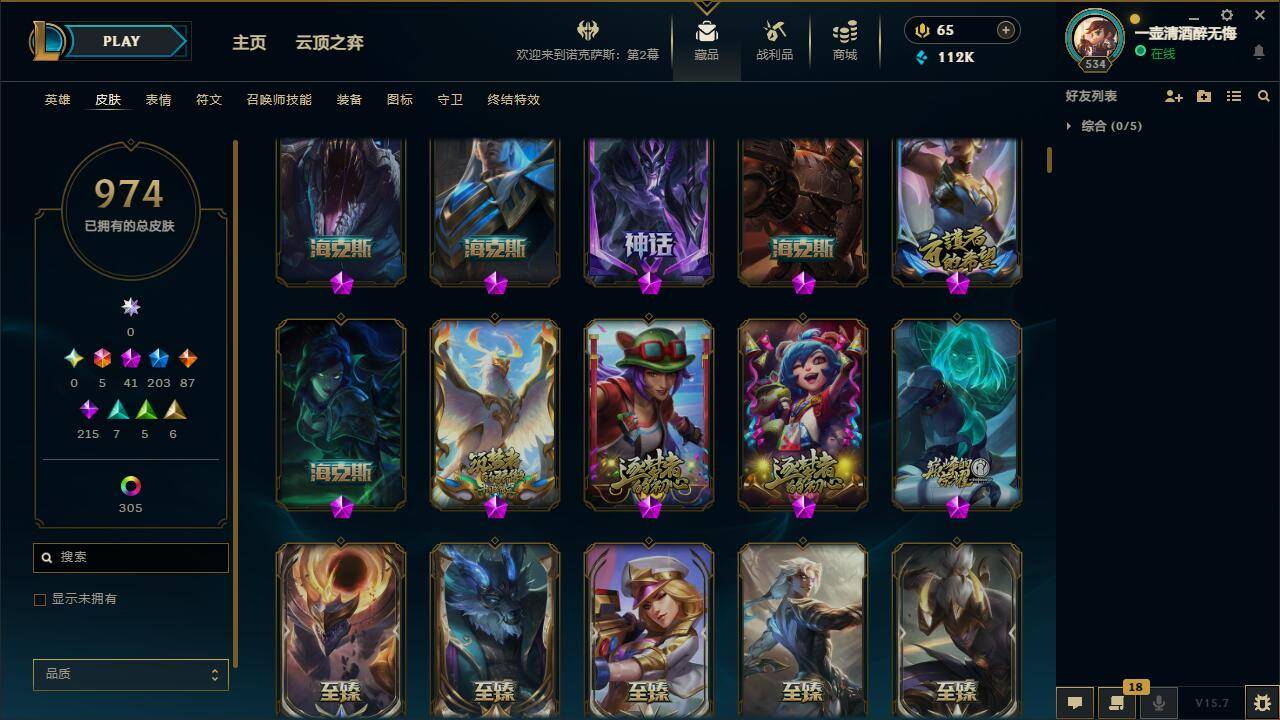Viewport: 1280px width, 720px height.
Task: Toggle the microphone icon at bottom right
Action: 1159,703
